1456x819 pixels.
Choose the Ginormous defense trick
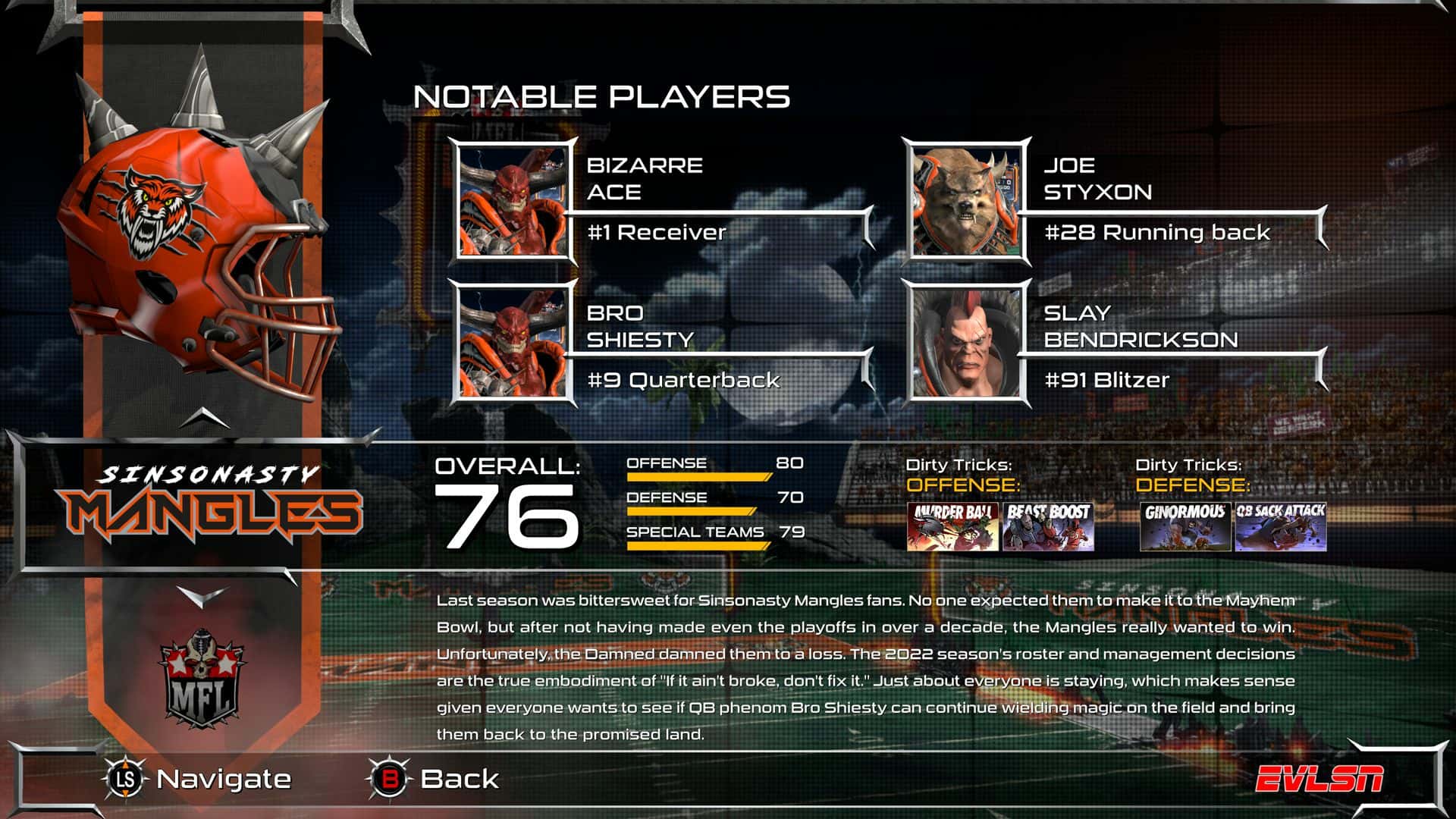click(1185, 526)
